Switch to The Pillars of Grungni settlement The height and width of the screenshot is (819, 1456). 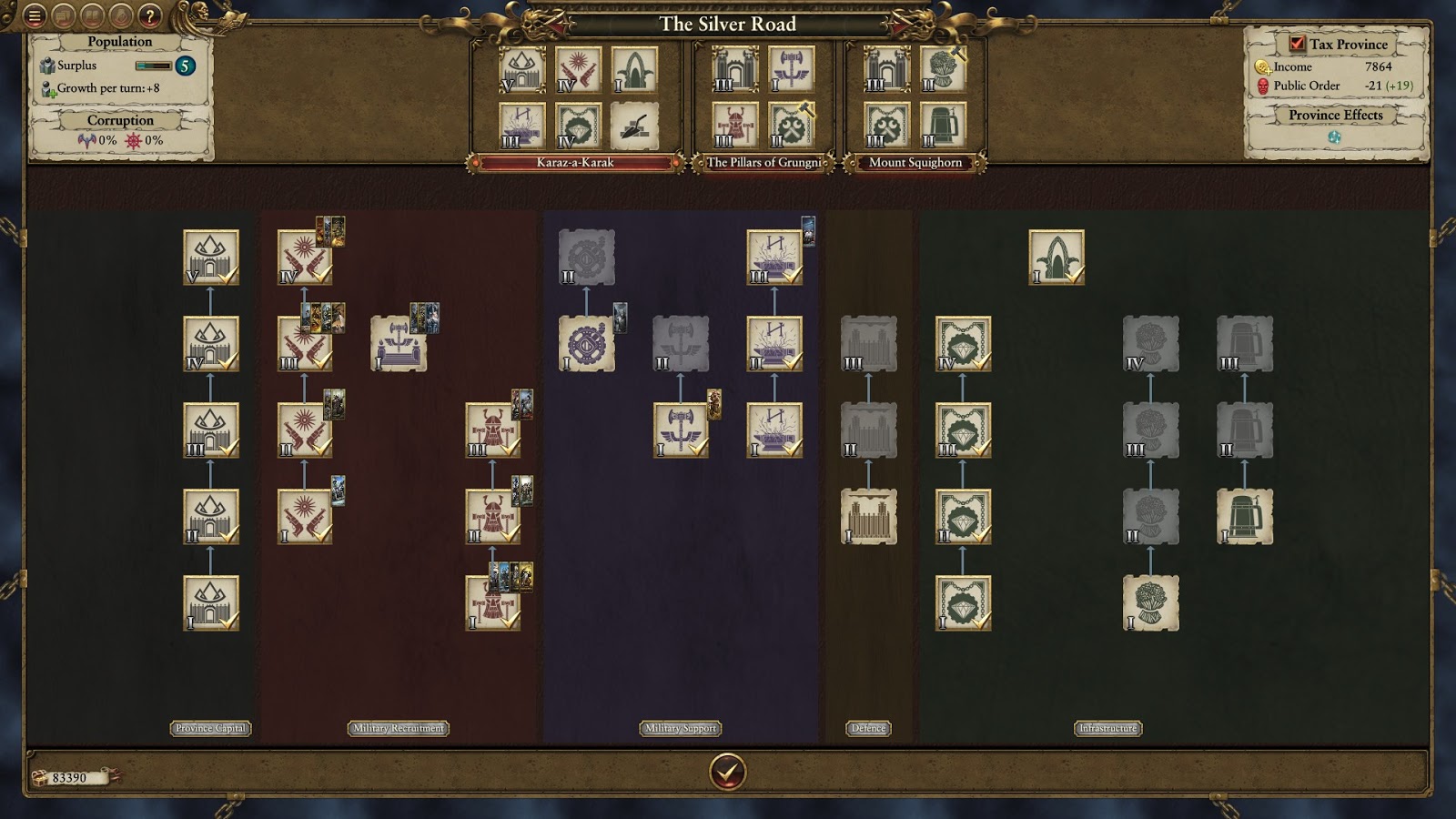763,163
